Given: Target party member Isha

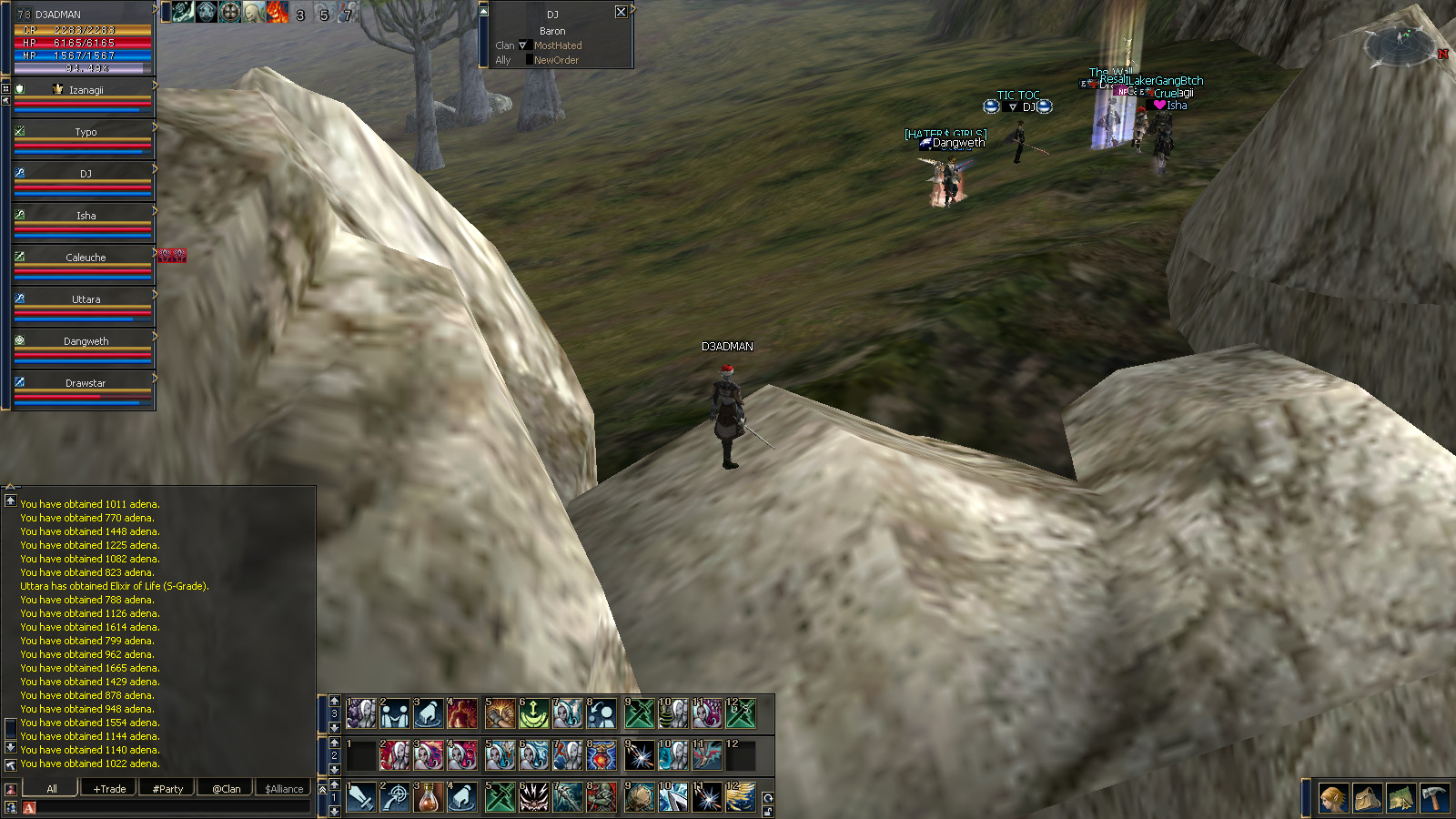Looking at the screenshot, I should pyautogui.click(x=86, y=216).
